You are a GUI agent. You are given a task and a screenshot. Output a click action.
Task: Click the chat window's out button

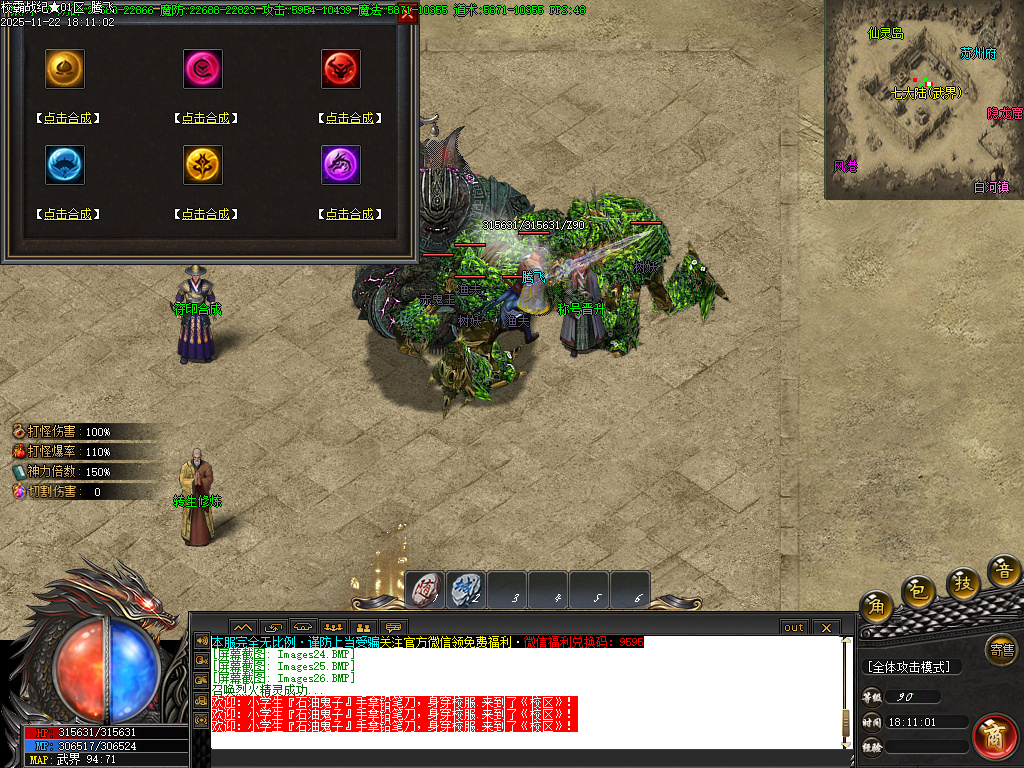coord(793,627)
